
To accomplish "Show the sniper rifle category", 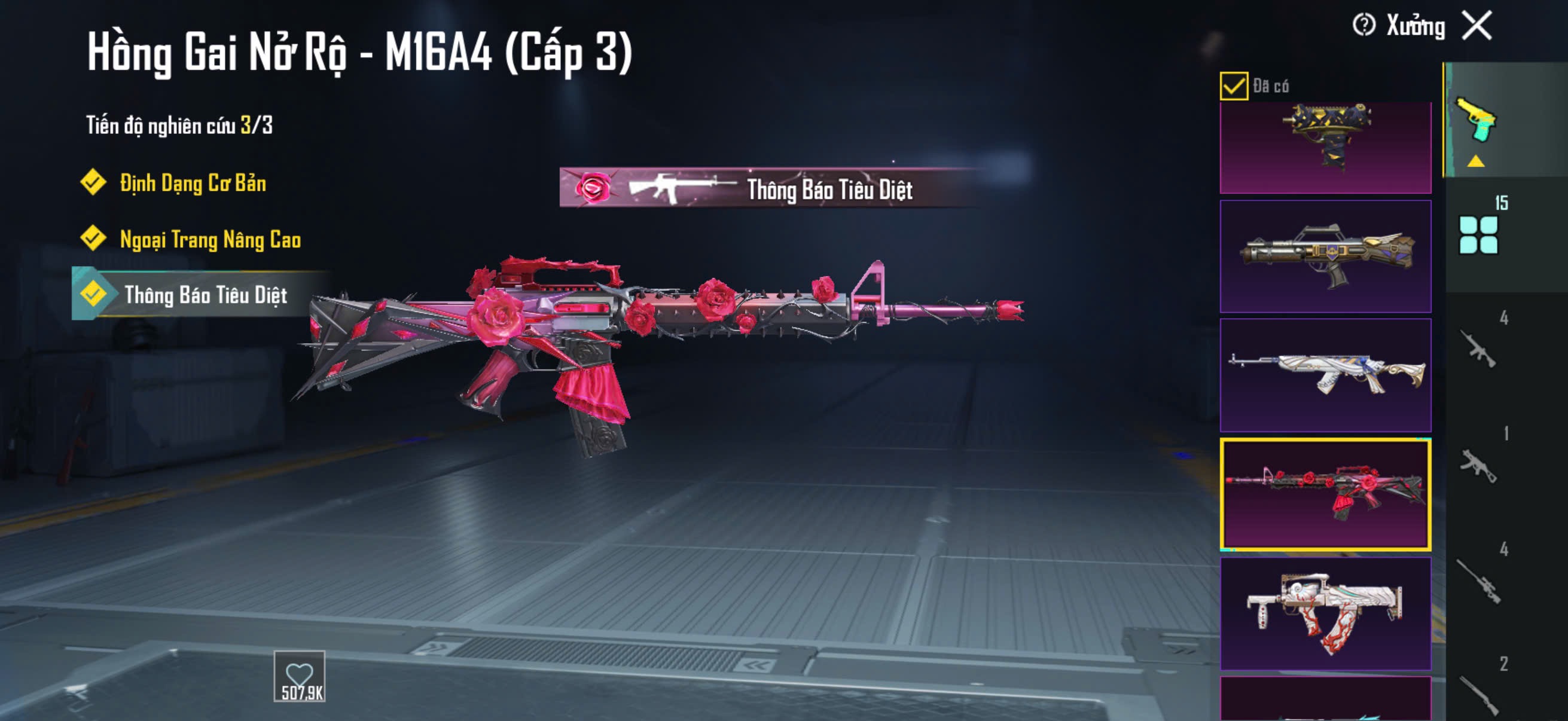I will click(x=1478, y=581).
